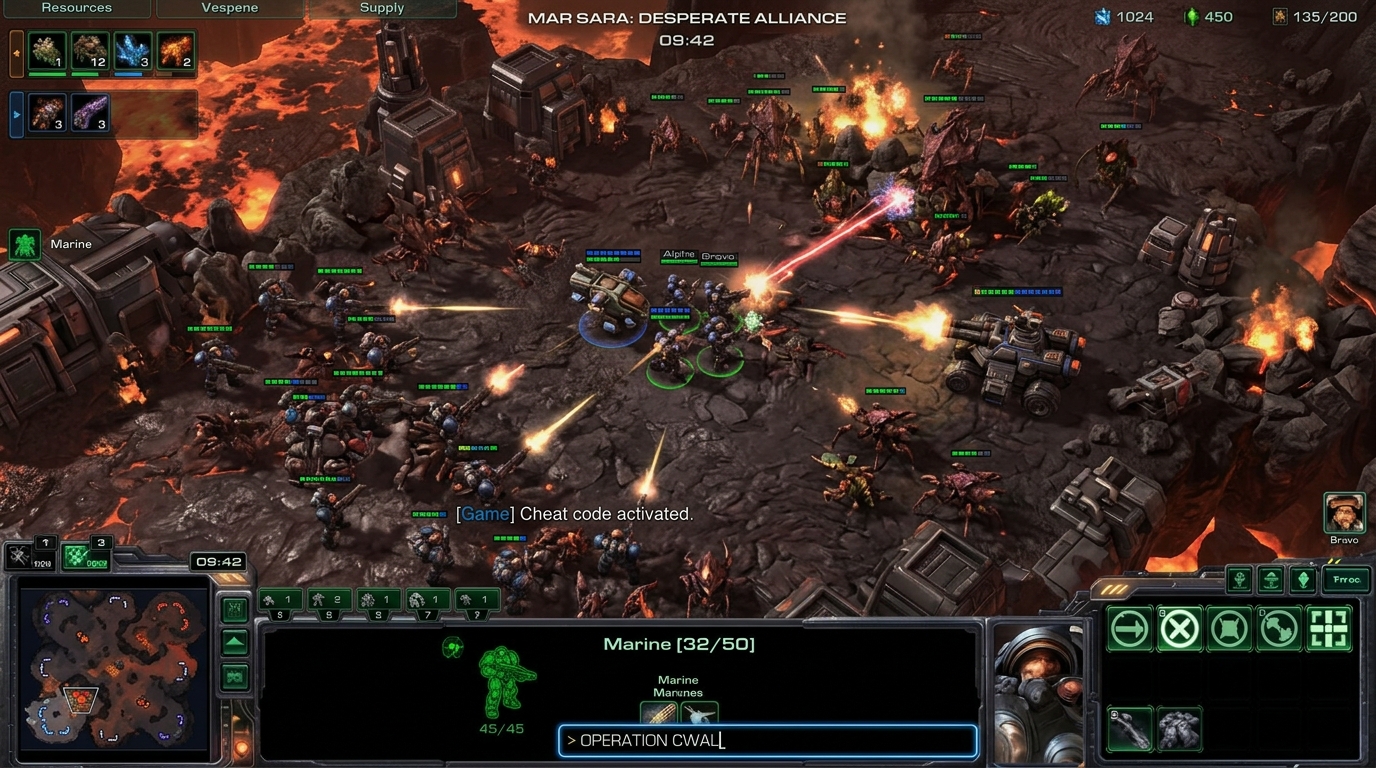Switch to the Vespene tab
The height and width of the screenshot is (768, 1376).
tap(229, 7)
